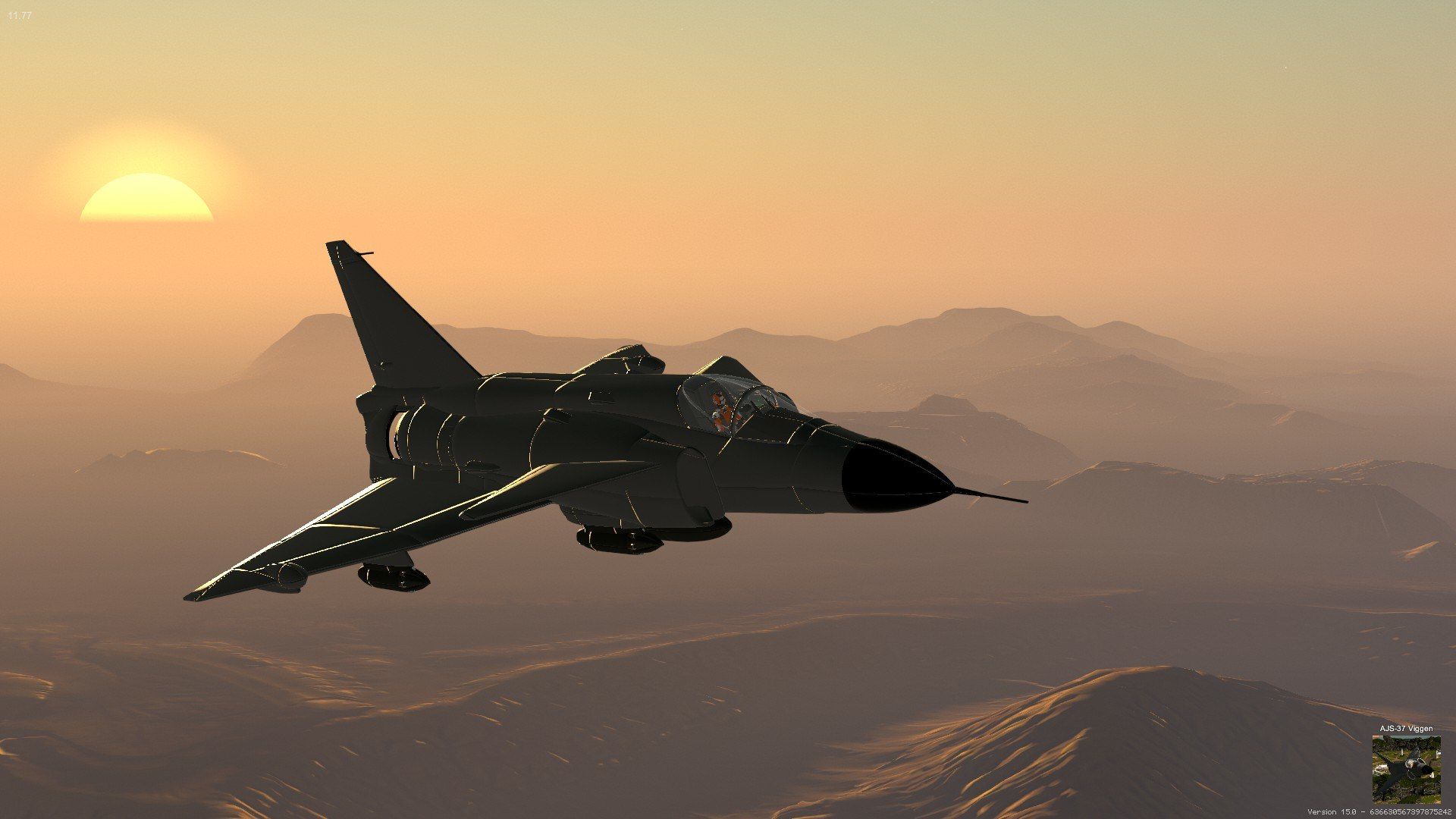This screenshot has height=819, width=1456.
Task: Open the AJS-37 Viggen aircraft thumbnail
Action: pyautogui.click(x=1406, y=768)
